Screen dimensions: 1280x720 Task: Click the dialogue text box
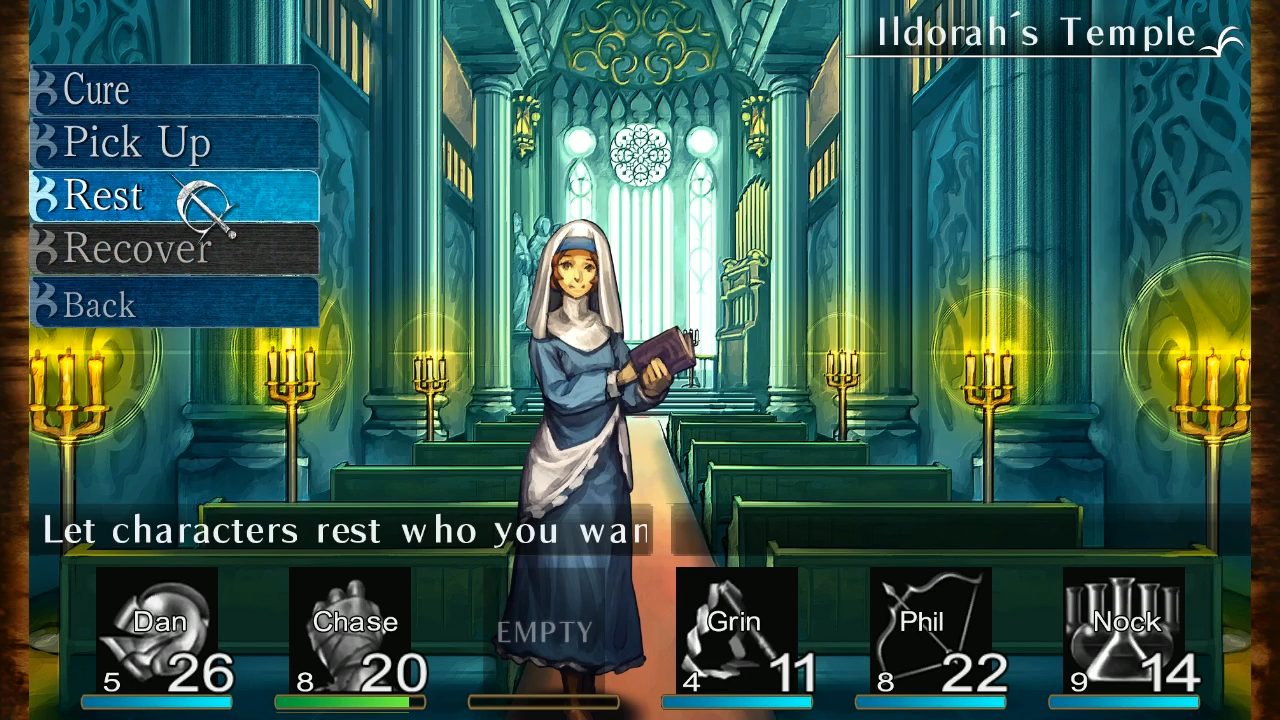pos(340,530)
